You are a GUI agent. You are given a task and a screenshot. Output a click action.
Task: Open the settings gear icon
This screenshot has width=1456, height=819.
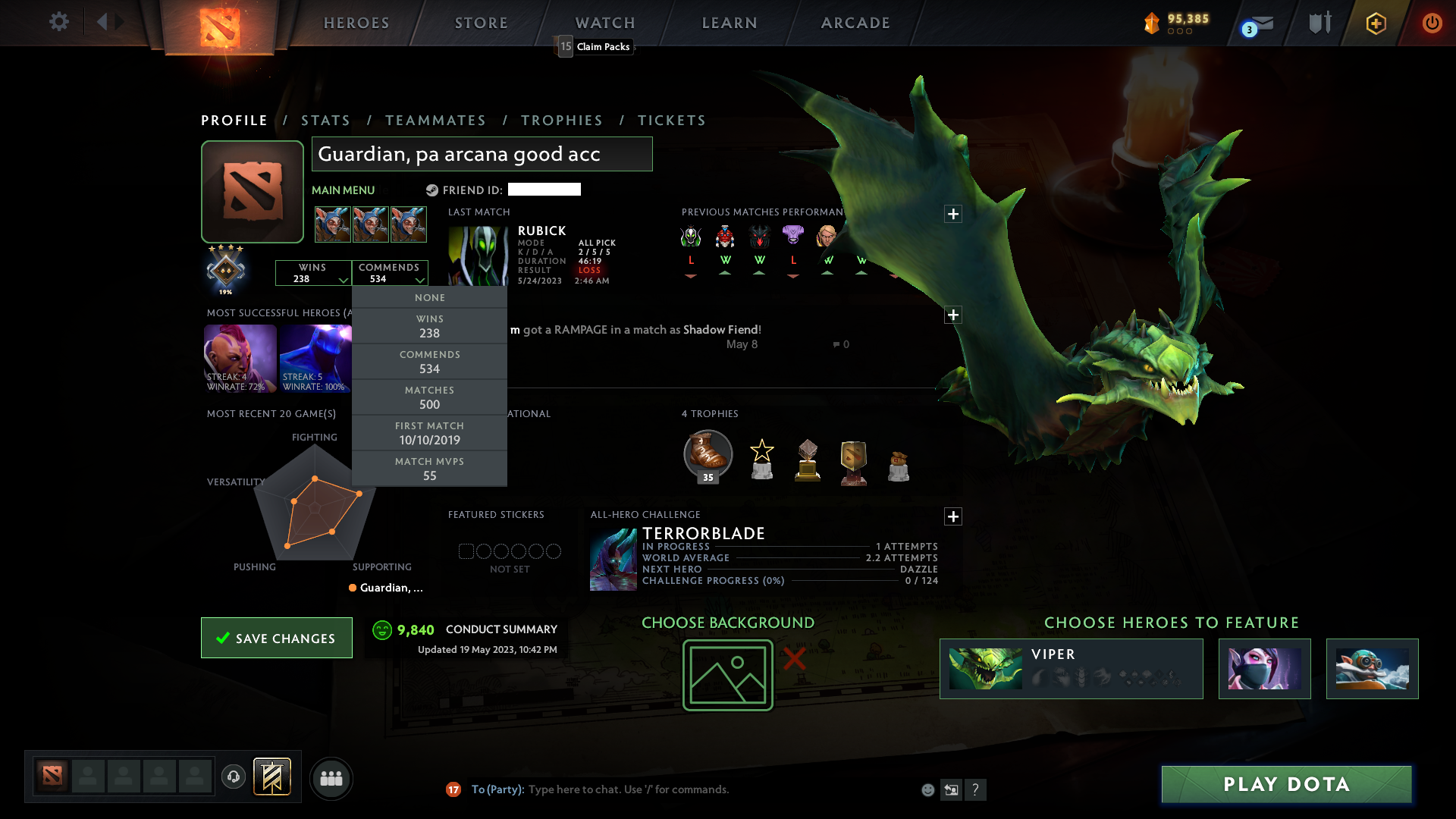pos(59,22)
